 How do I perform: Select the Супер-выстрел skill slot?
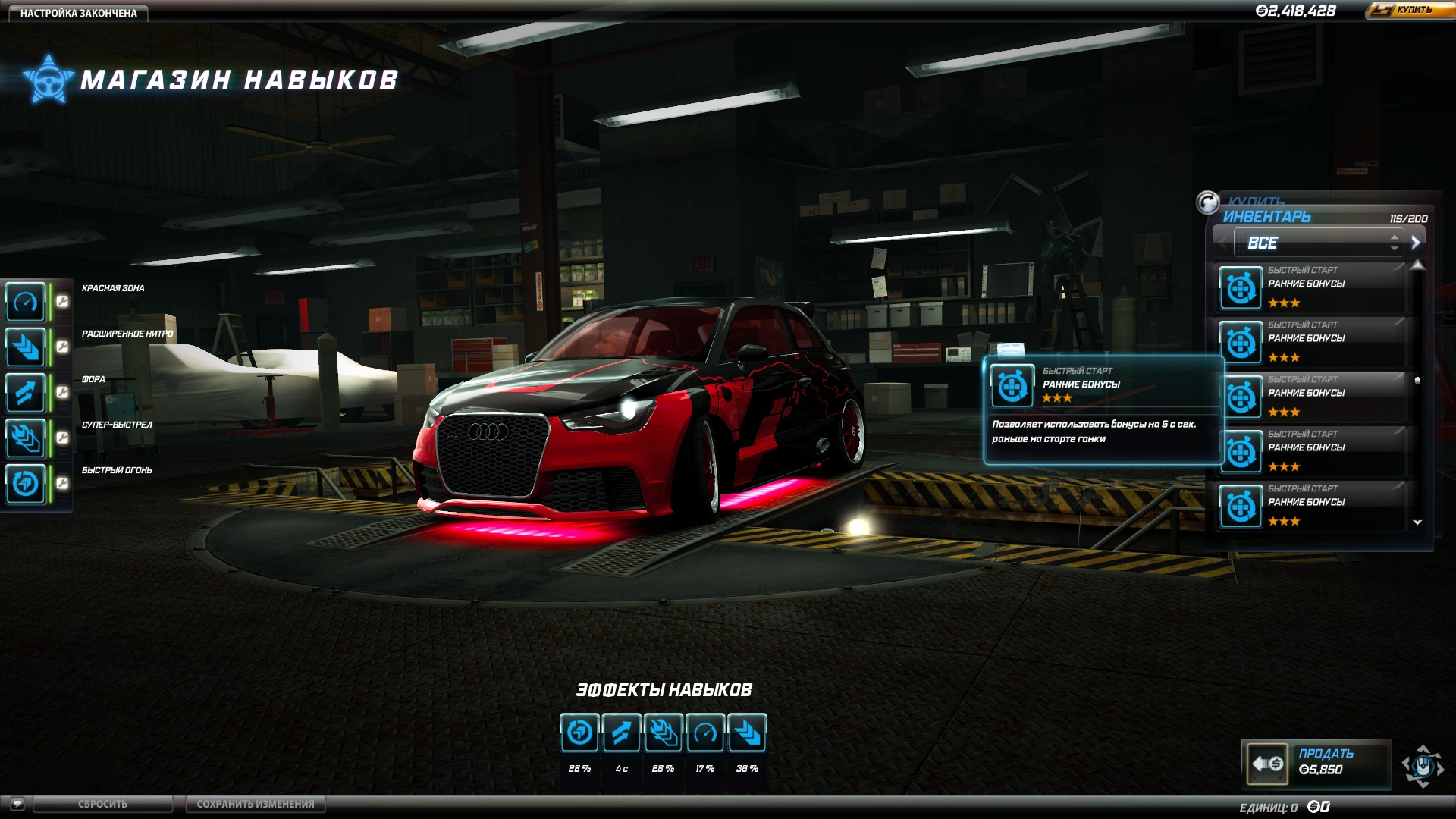(x=27, y=438)
